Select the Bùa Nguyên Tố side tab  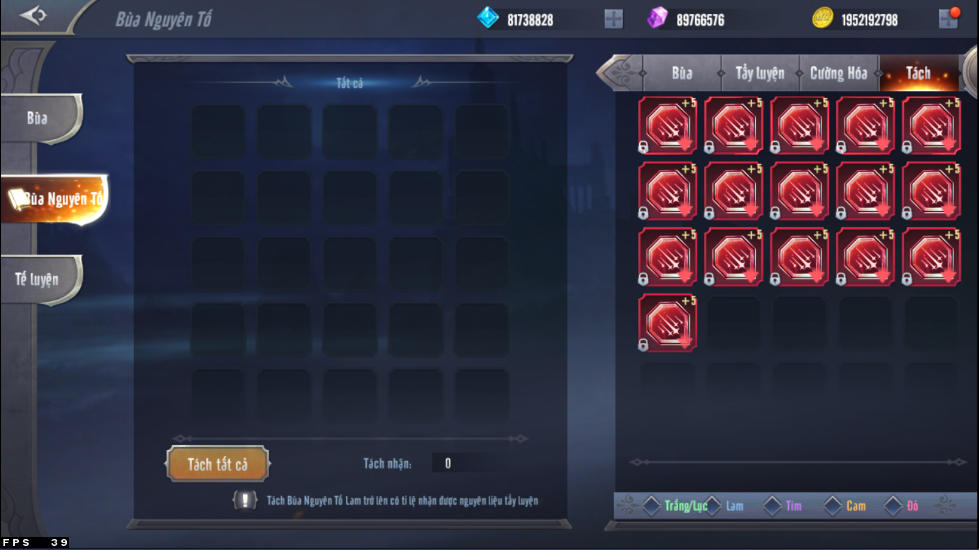coord(56,199)
